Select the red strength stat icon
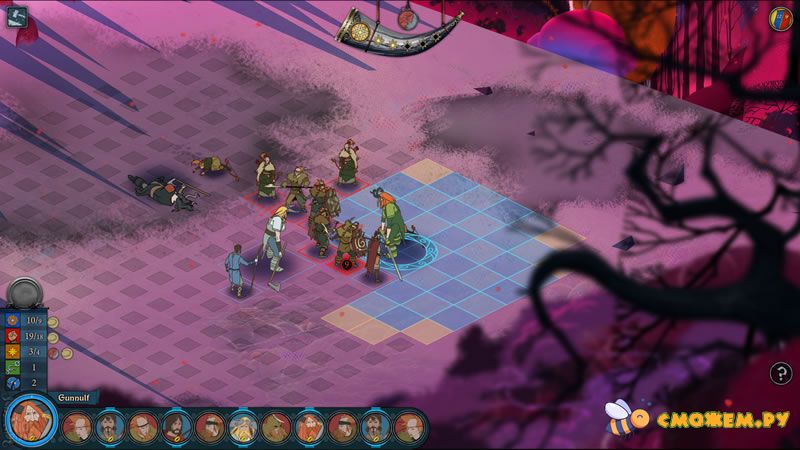Viewport: 800px width, 450px height. (12, 337)
